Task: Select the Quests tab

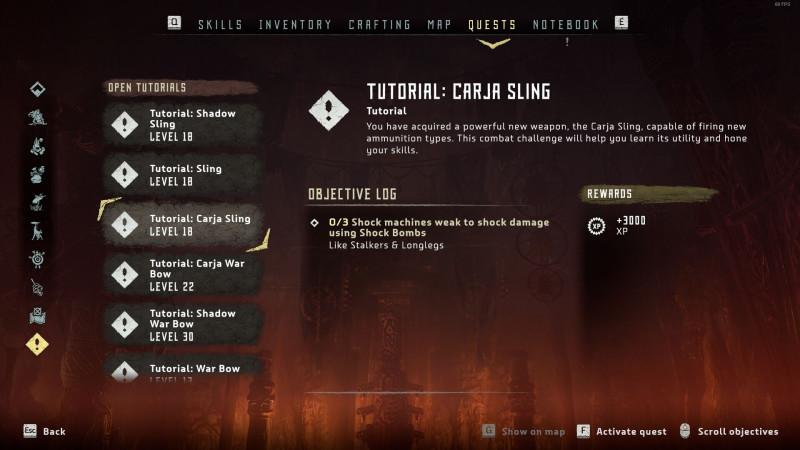Action: (x=492, y=24)
